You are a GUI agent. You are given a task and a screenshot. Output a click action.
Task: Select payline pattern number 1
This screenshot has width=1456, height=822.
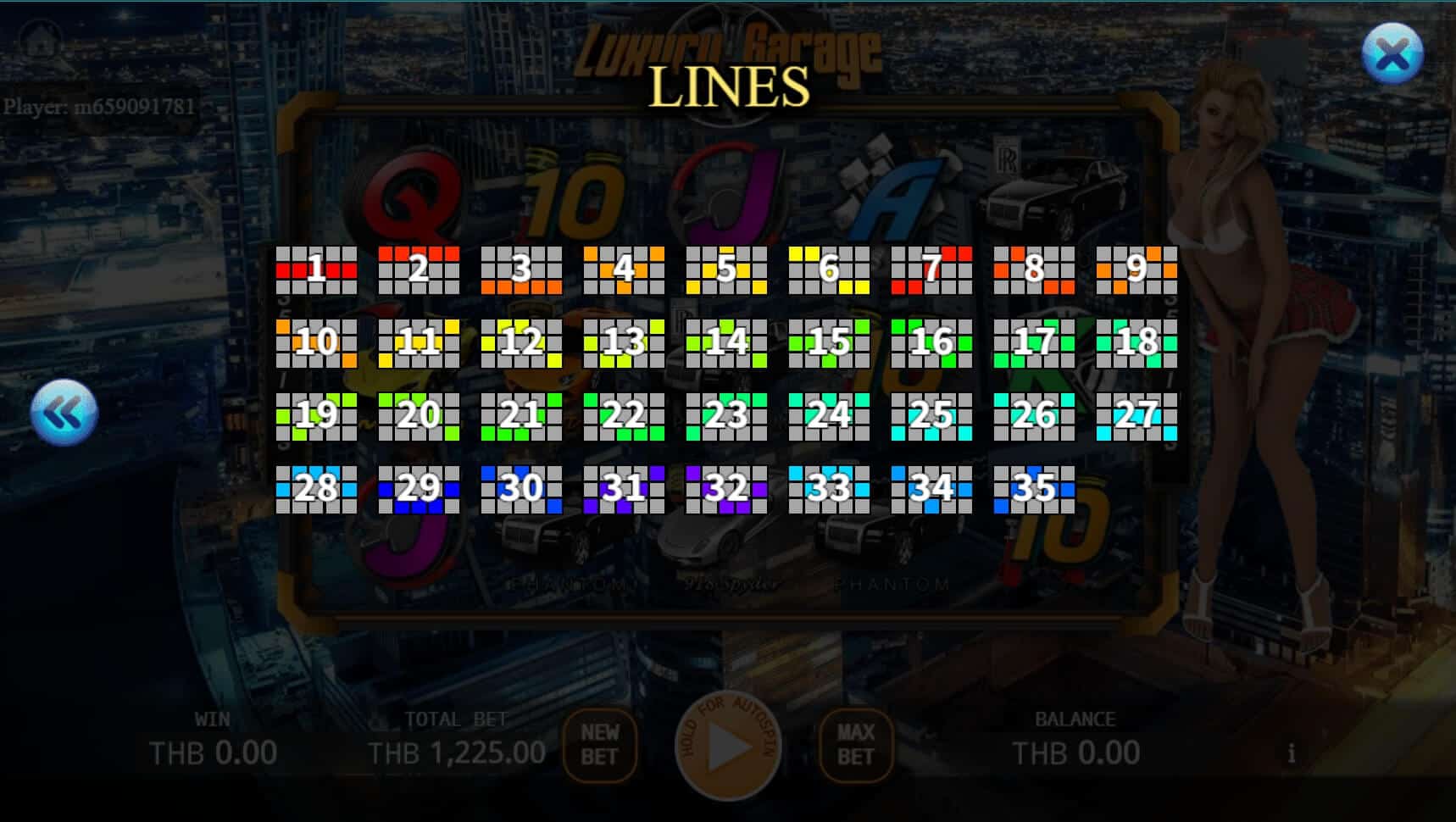(x=316, y=271)
